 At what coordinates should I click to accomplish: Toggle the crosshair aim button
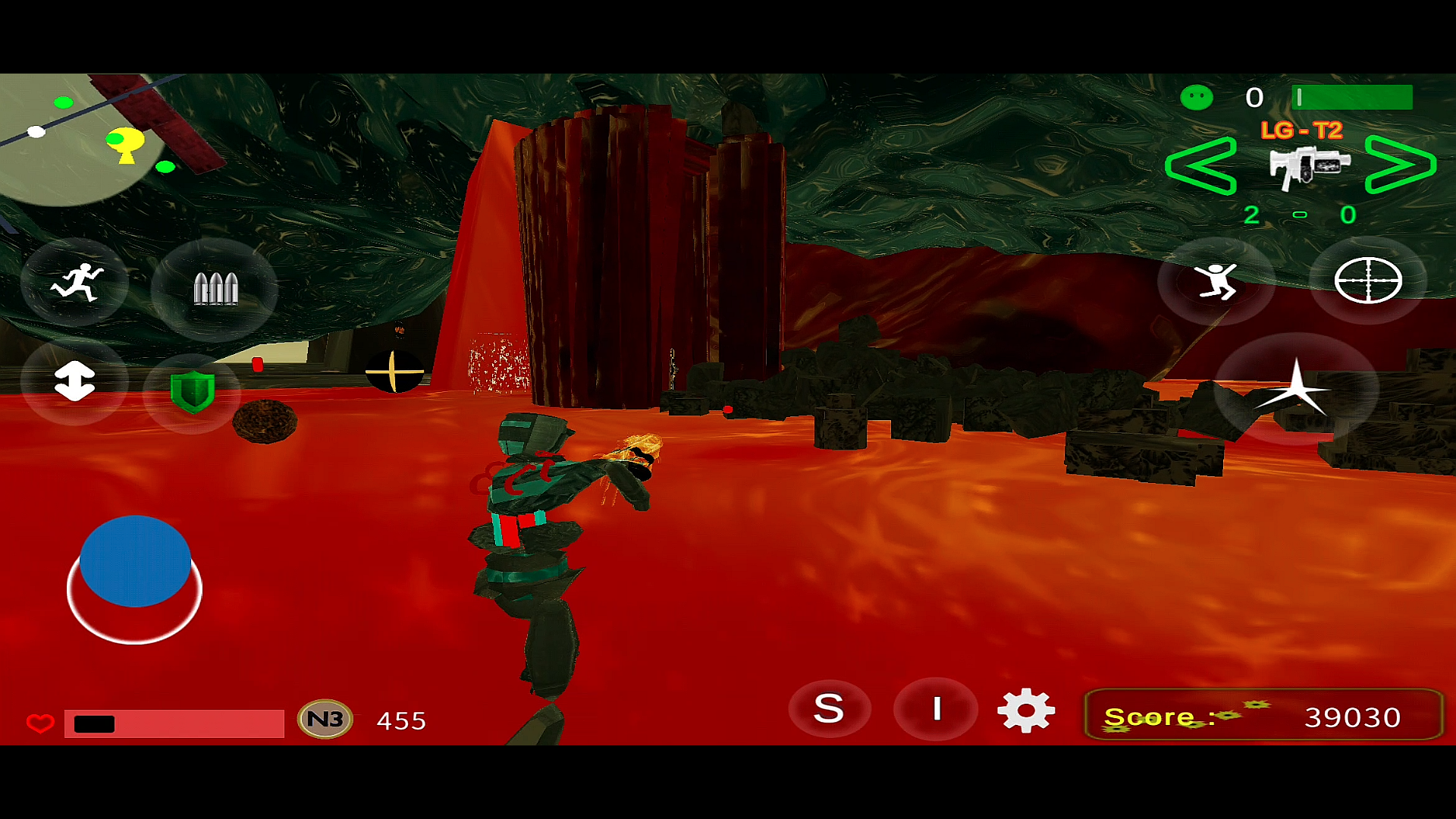(1367, 281)
